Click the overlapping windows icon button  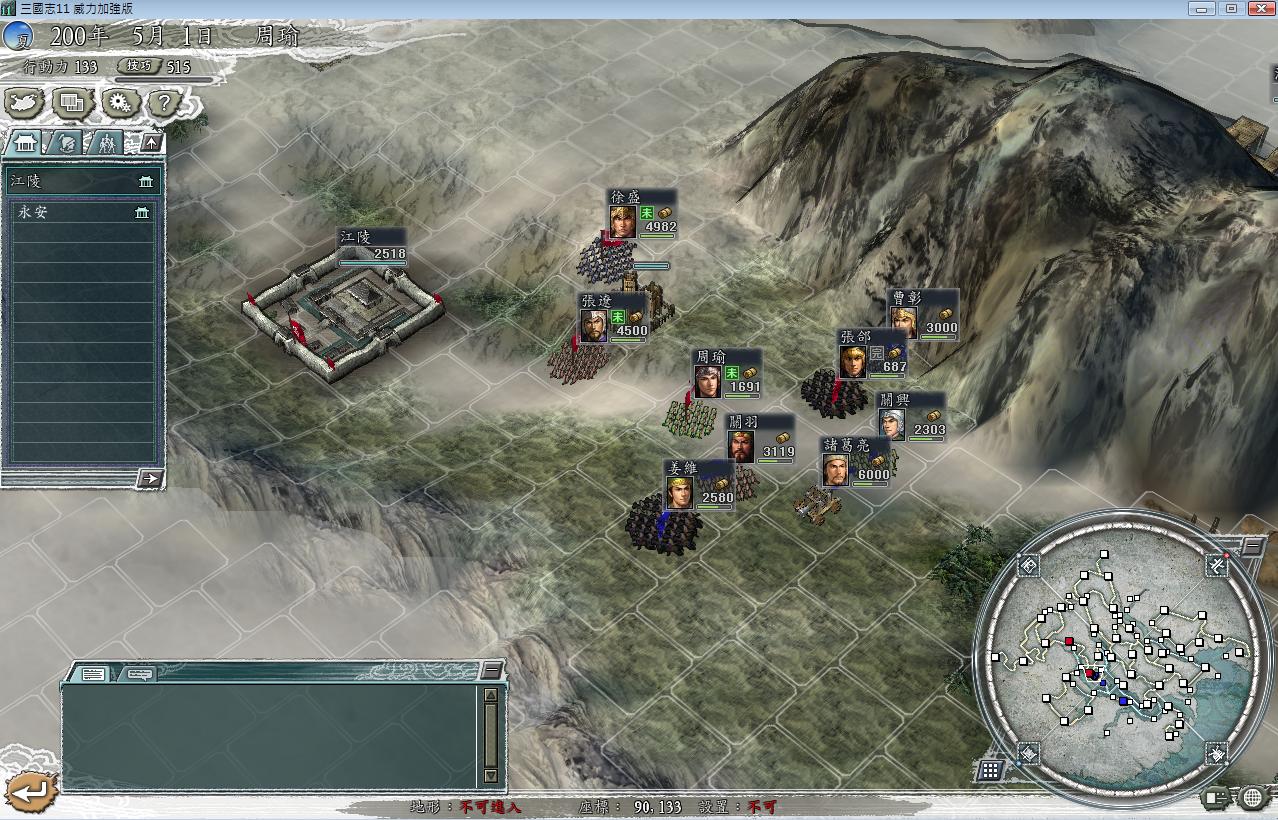click(x=72, y=102)
